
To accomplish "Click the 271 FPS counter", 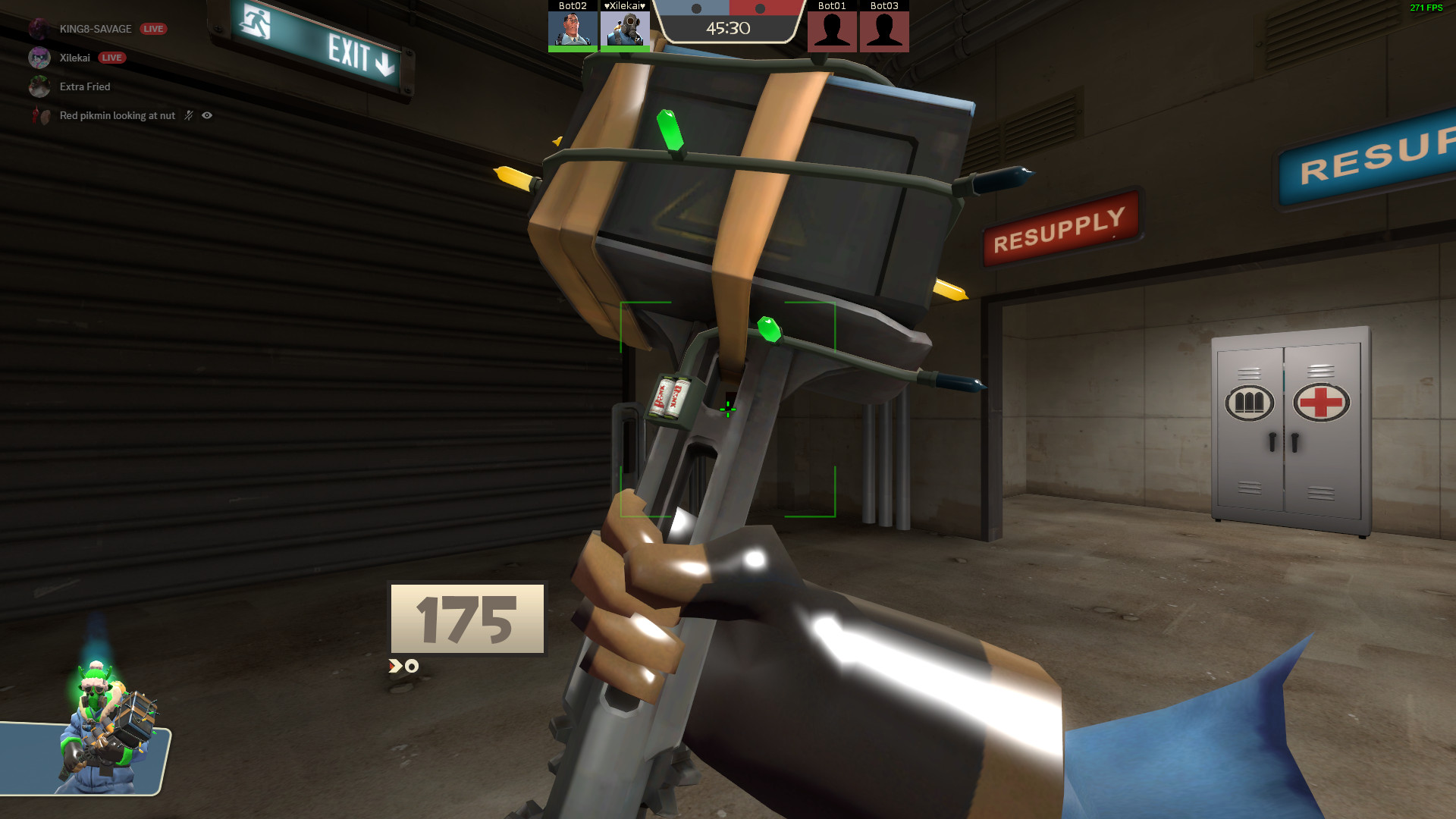I will click(x=1425, y=8).
